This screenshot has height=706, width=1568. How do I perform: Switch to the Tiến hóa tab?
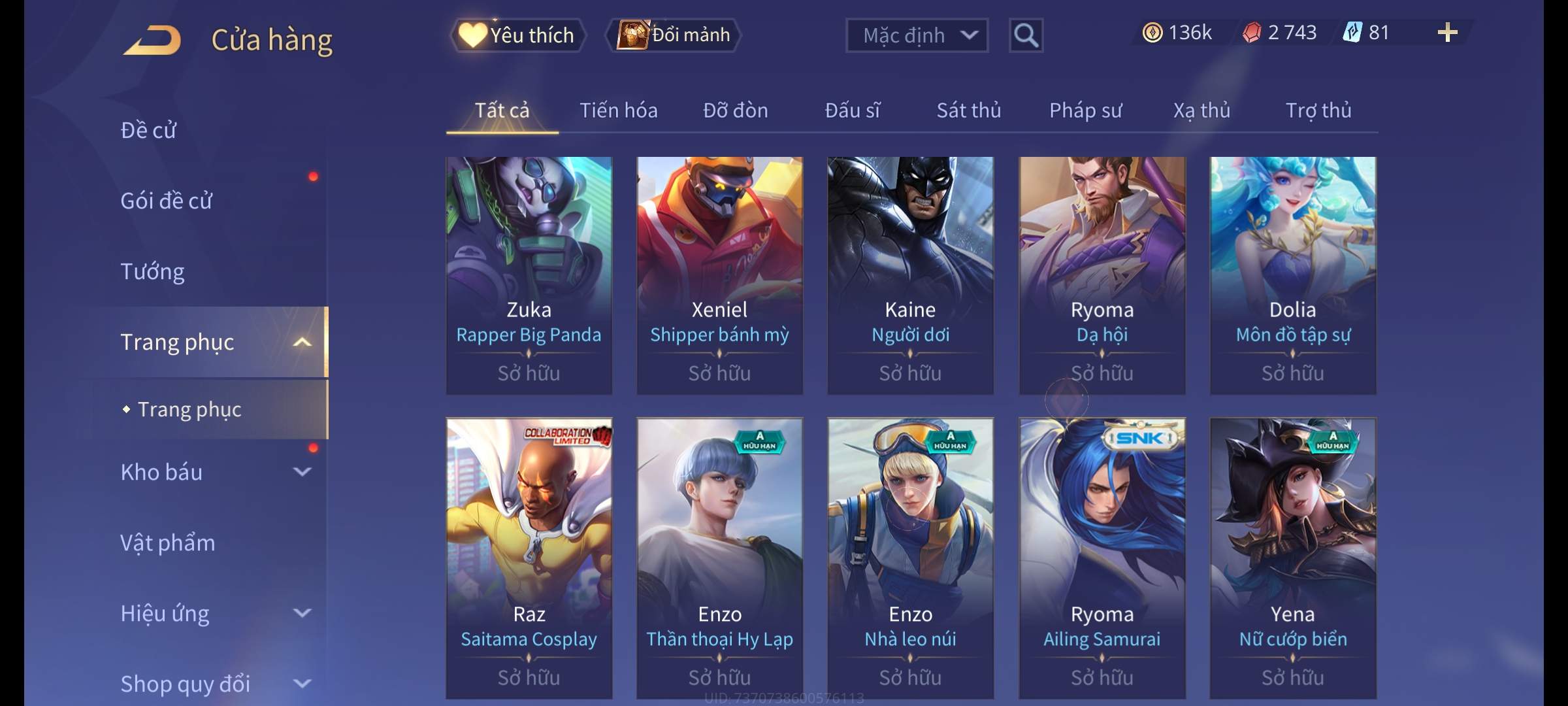(618, 110)
